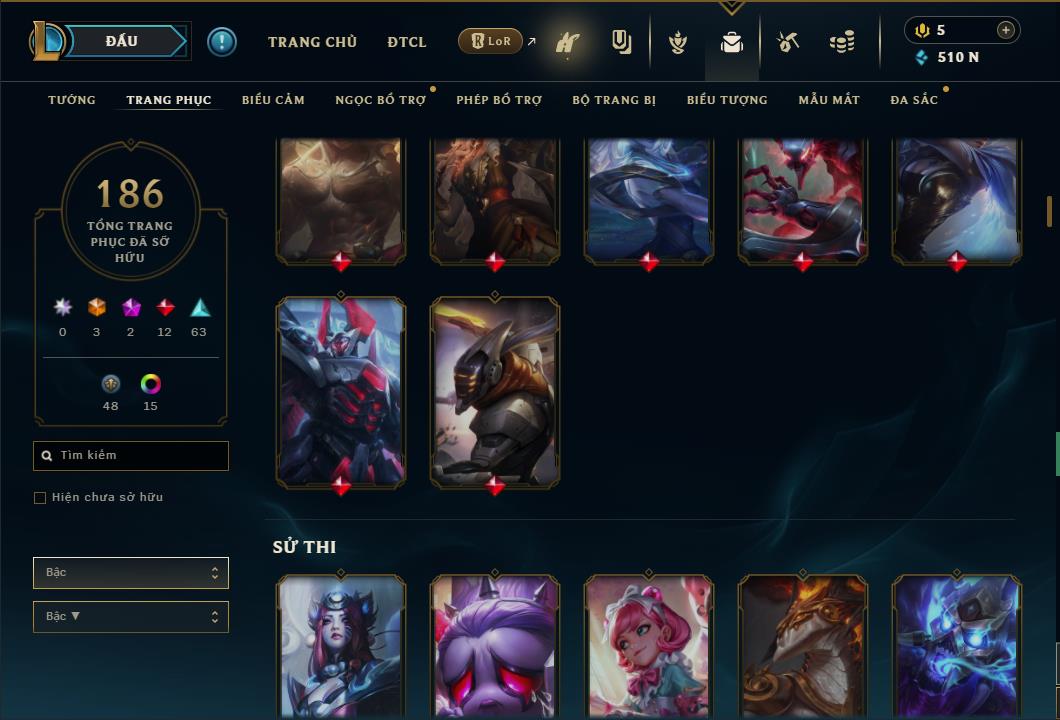Click the ĐẤU play button
The image size is (1060, 720).
(x=122, y=41)
